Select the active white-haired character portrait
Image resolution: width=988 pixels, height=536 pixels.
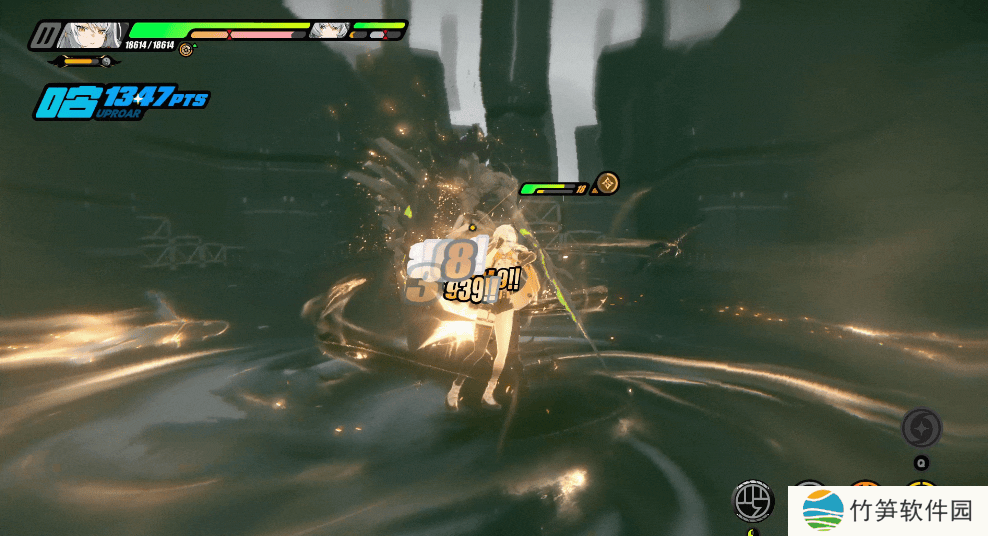[92, 36]
